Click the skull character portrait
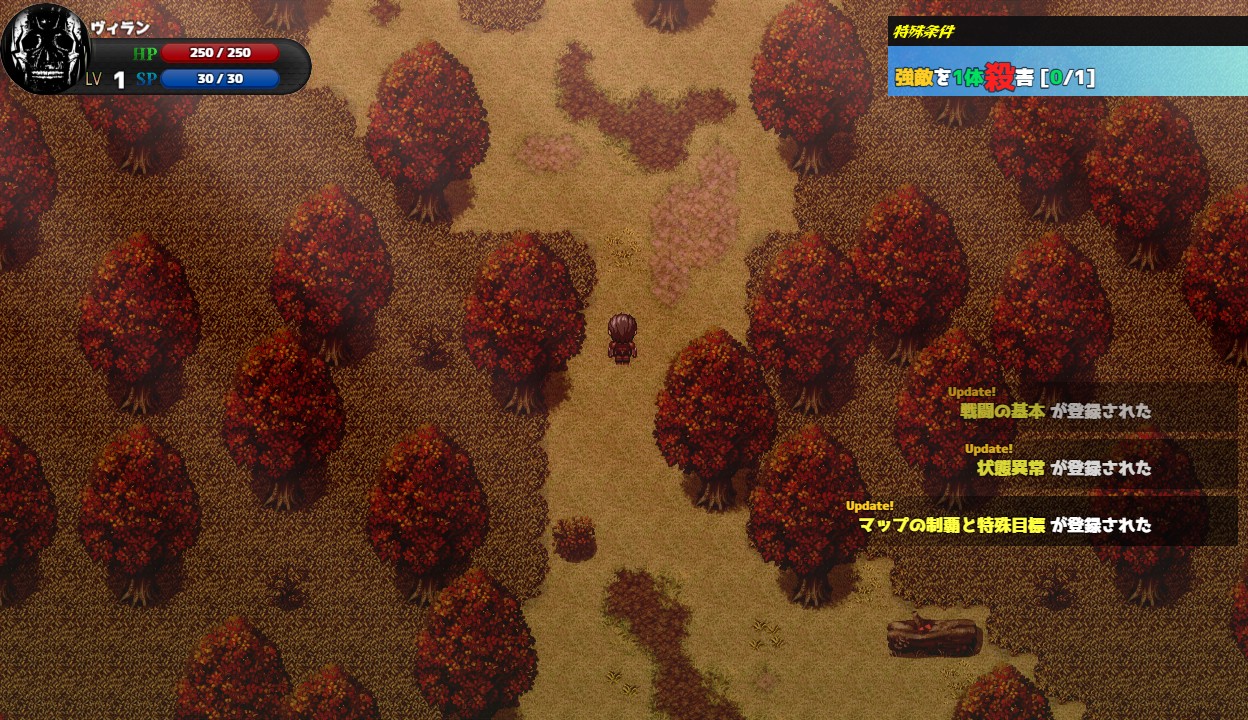The height and width of the screenshot is (720, 1248). pos(46,50)
